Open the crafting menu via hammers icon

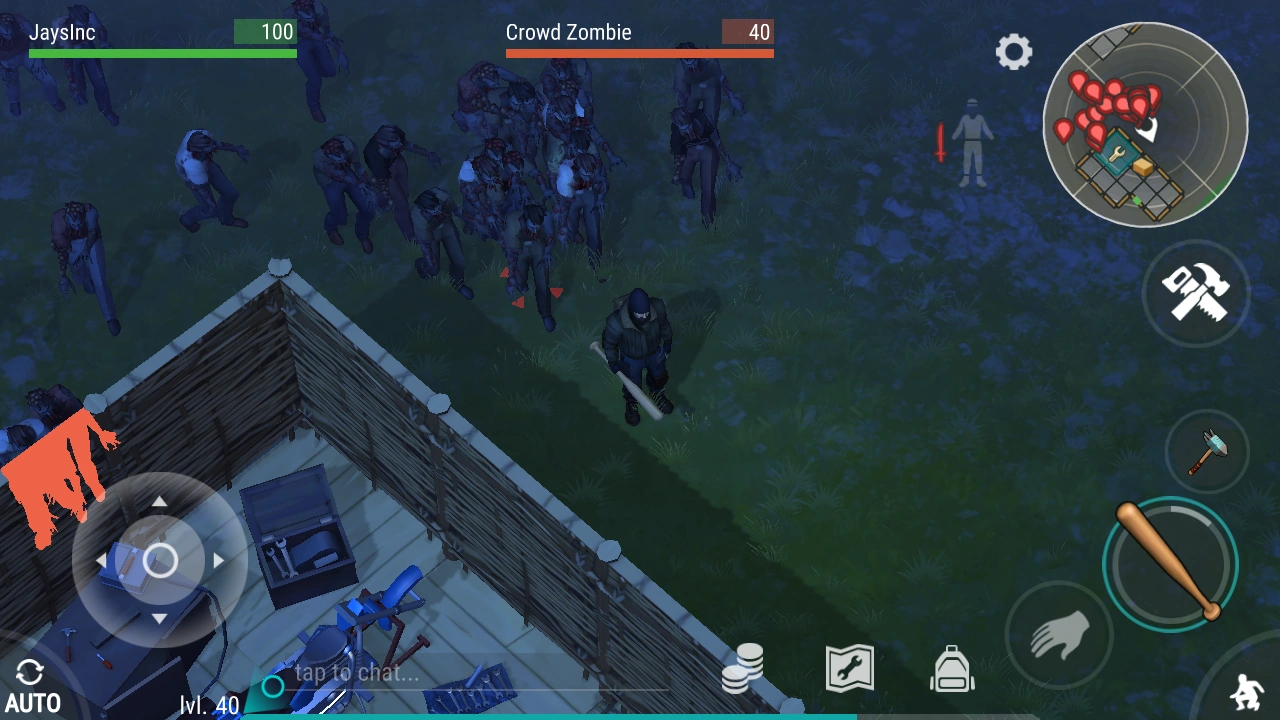point(1196,293)
